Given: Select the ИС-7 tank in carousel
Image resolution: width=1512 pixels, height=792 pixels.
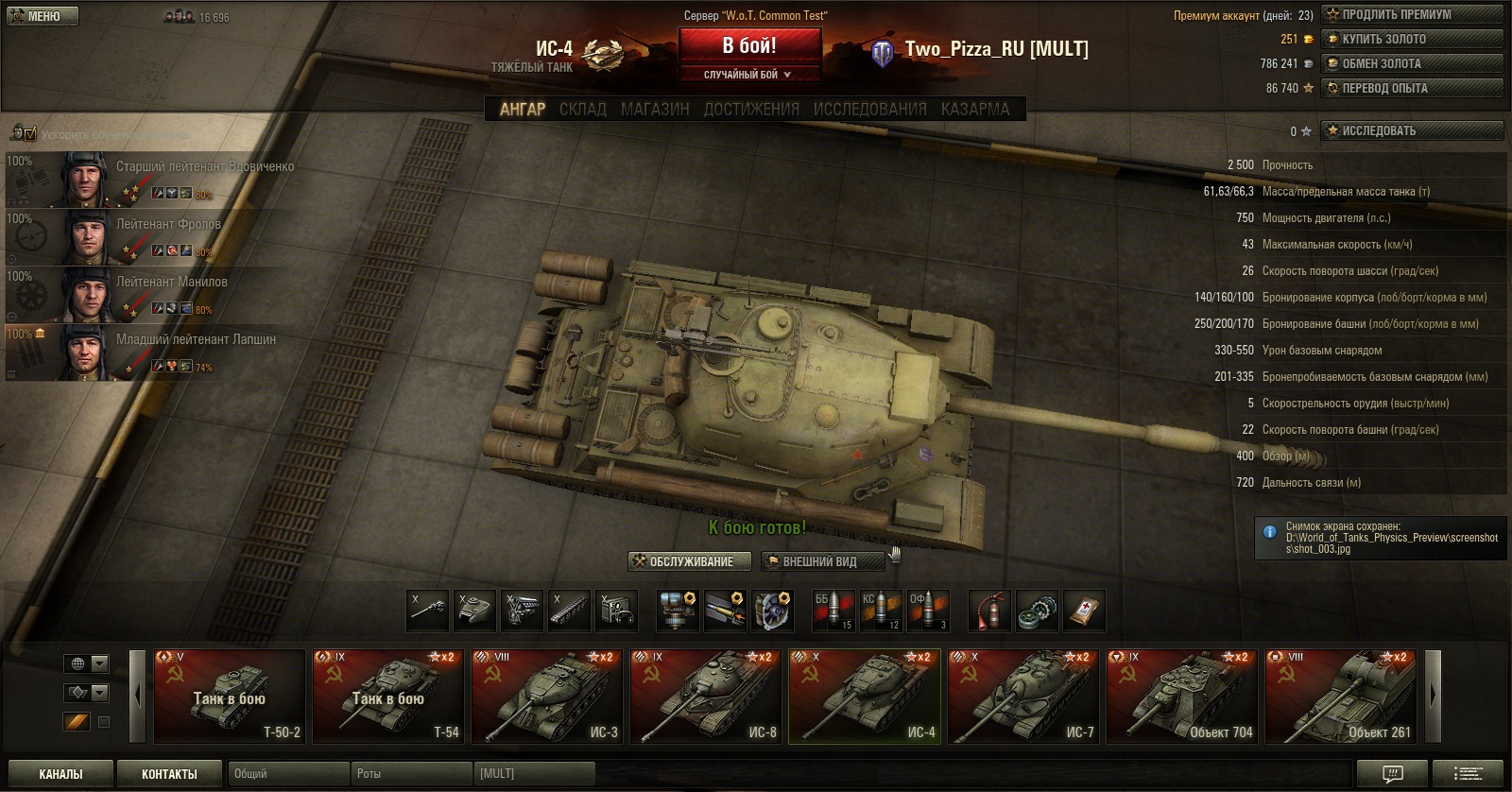Looking at the screenshot, I should (1023, 697).
